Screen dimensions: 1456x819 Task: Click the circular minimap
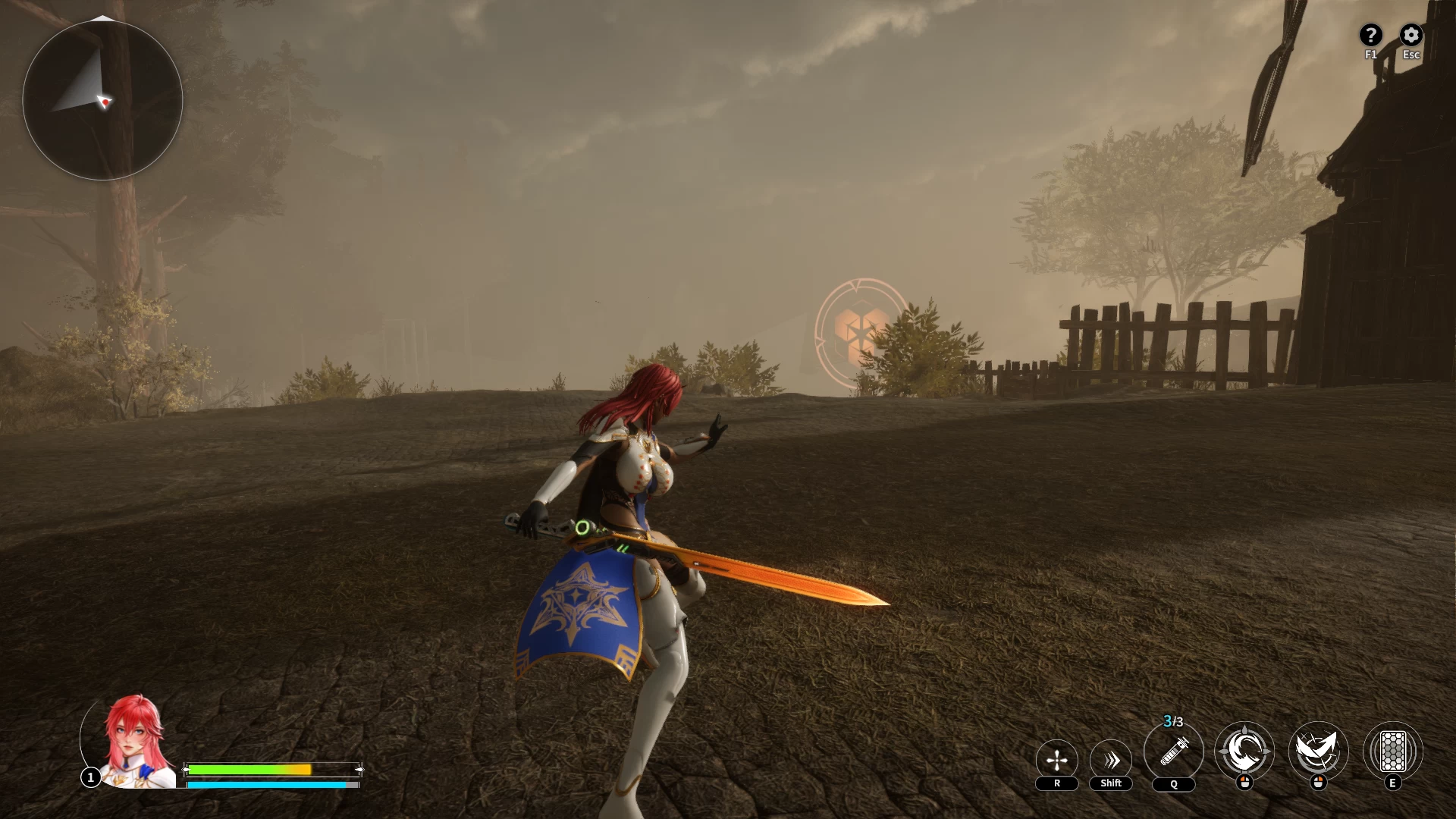tap(102, 100)
